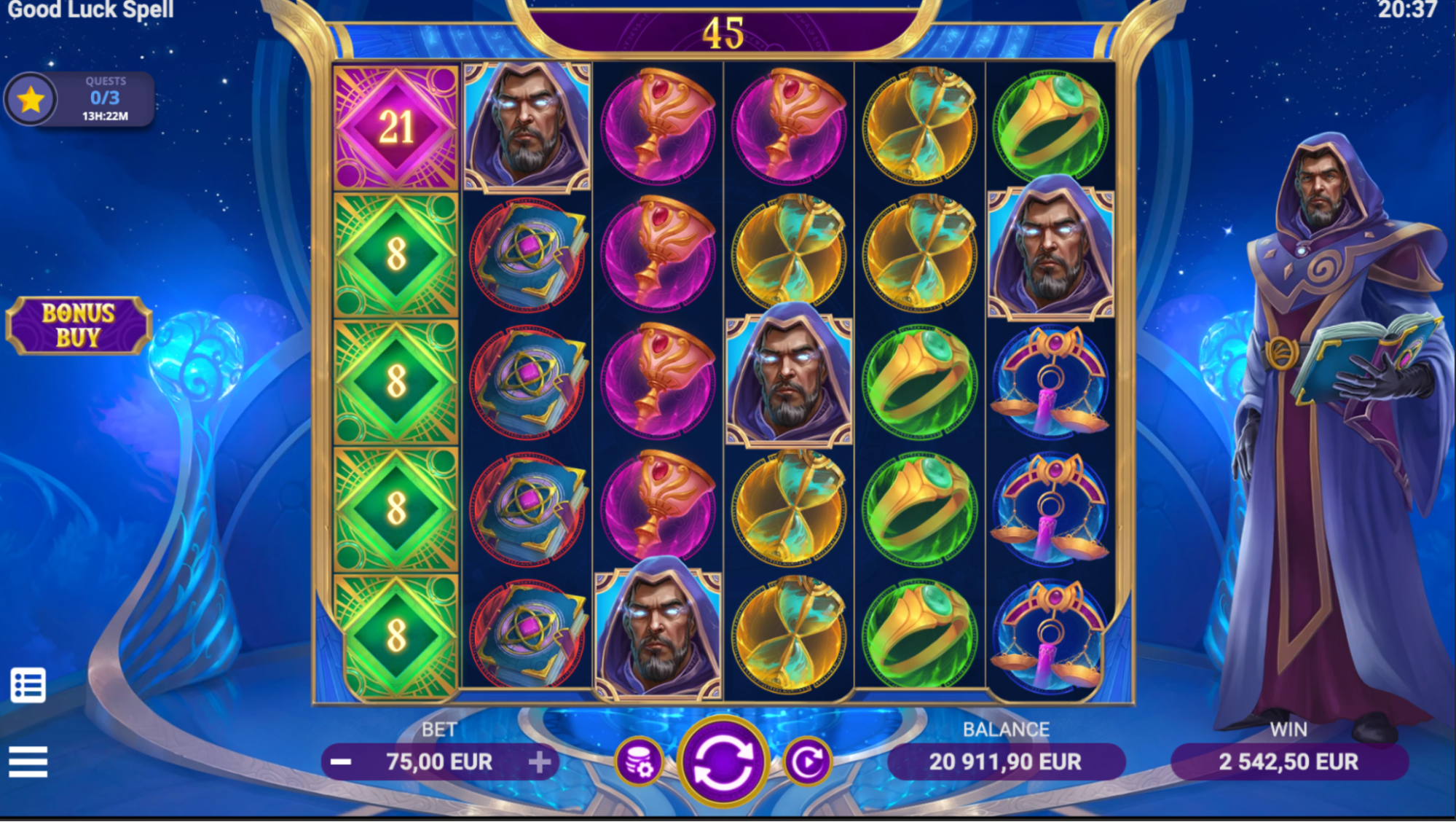The width and height of the screenshot is (1456, 822).
Task: Open the paytable list icon
Action: [x=29, y=686]
